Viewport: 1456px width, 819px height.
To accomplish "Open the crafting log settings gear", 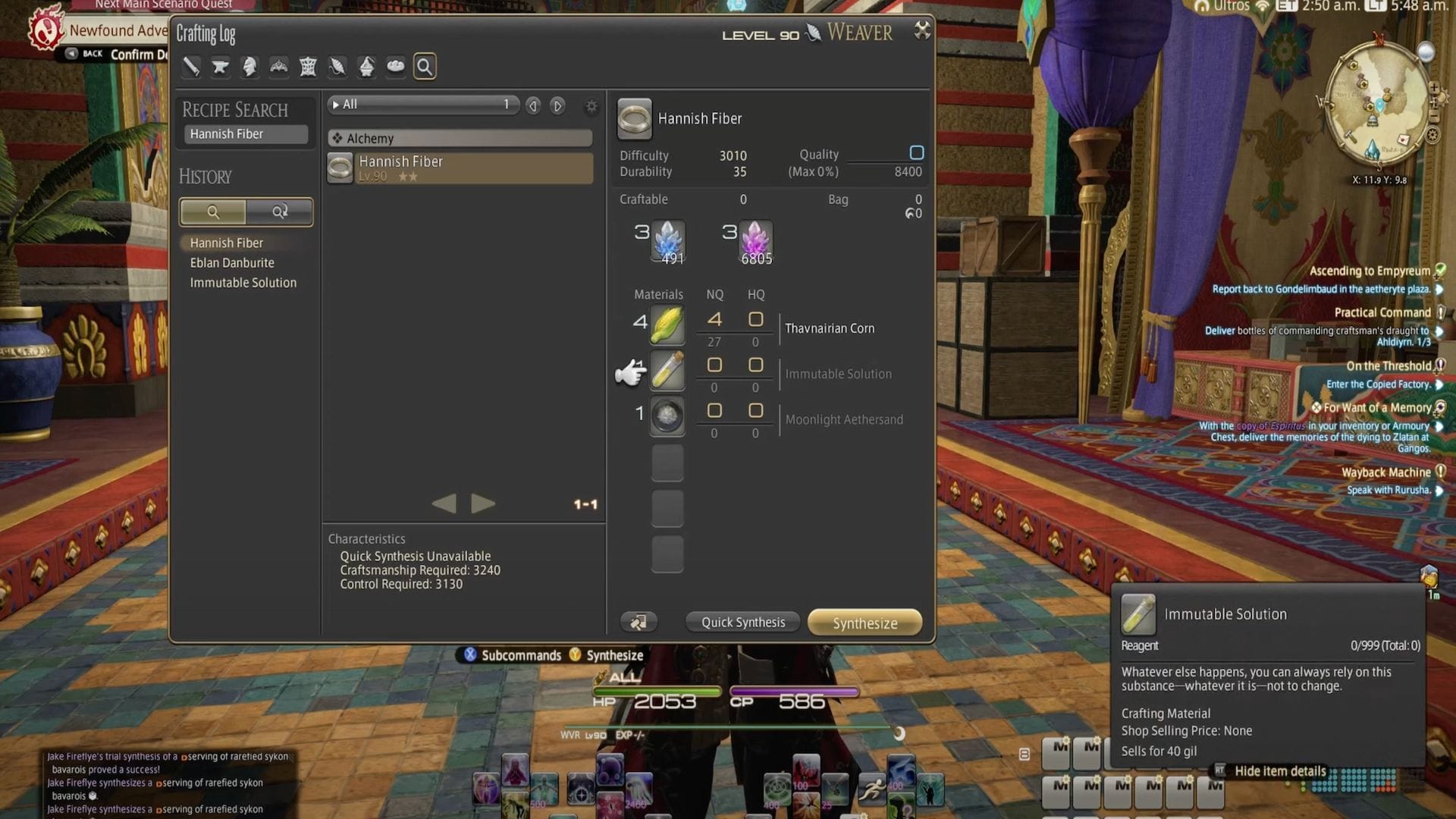I will point(591,106).
